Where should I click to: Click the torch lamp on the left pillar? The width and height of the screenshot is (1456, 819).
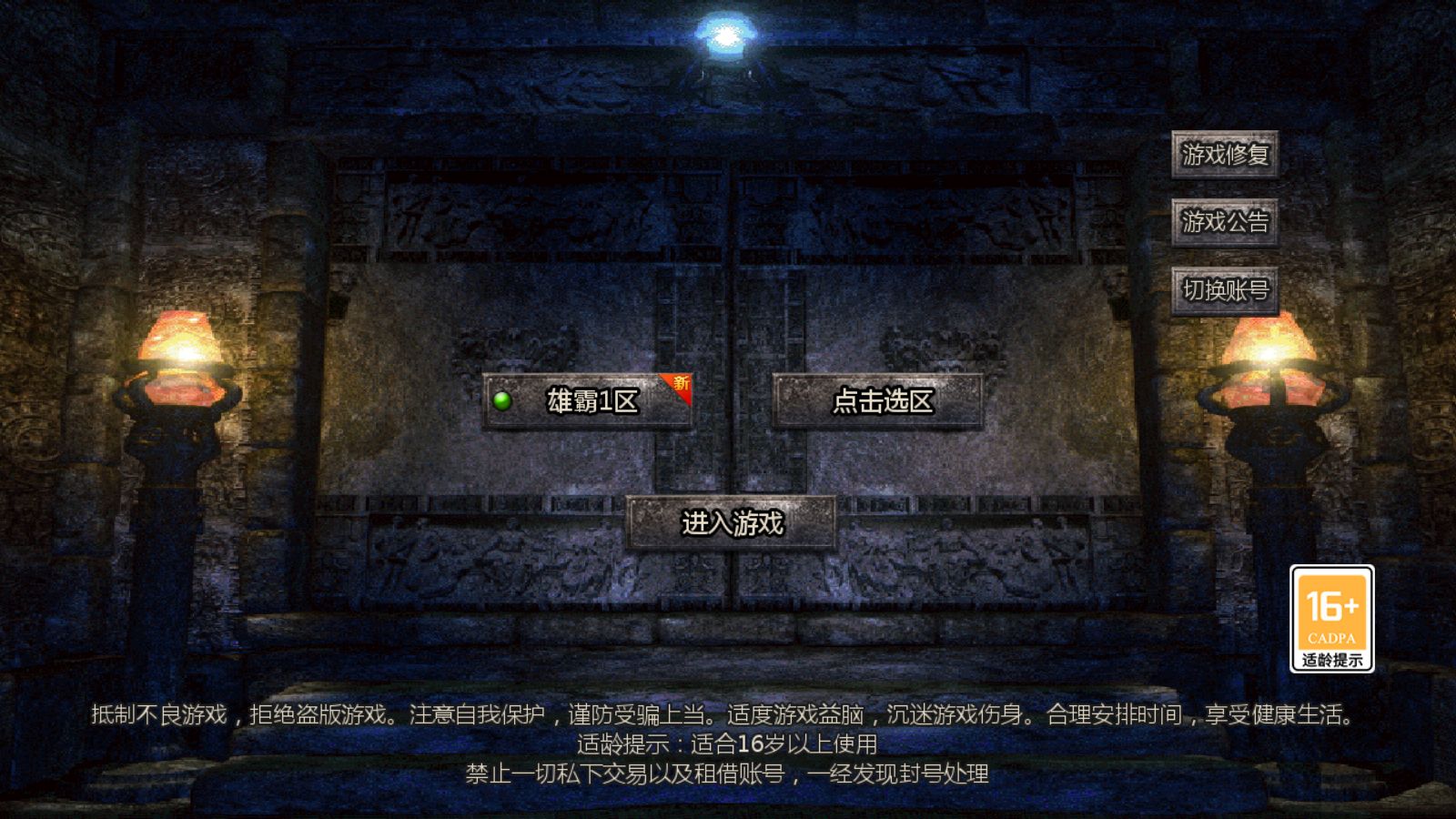pyautogui.click(x=178, y=355)
